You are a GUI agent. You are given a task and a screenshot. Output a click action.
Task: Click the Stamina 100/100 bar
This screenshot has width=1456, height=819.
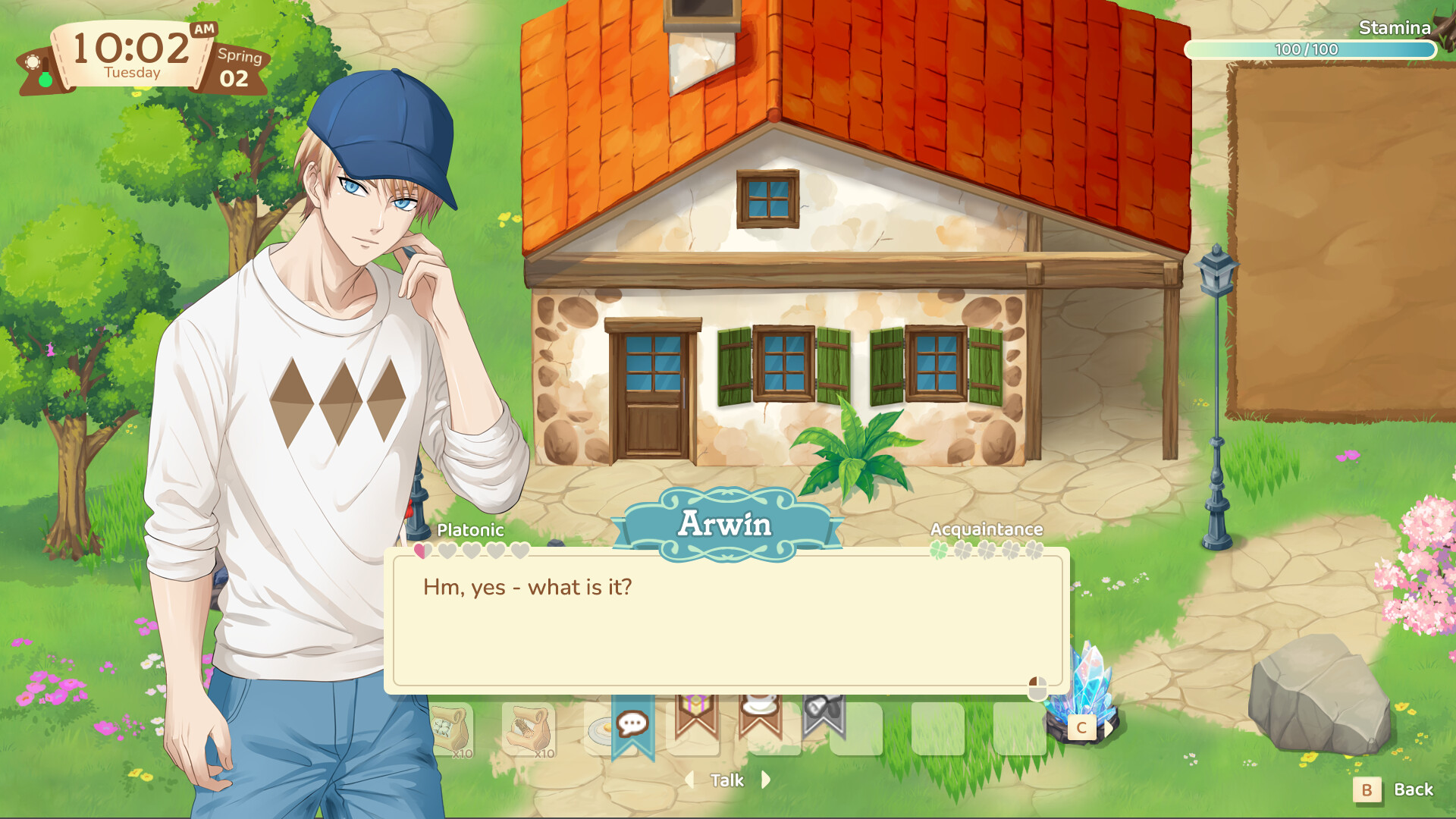(1308, 49)
